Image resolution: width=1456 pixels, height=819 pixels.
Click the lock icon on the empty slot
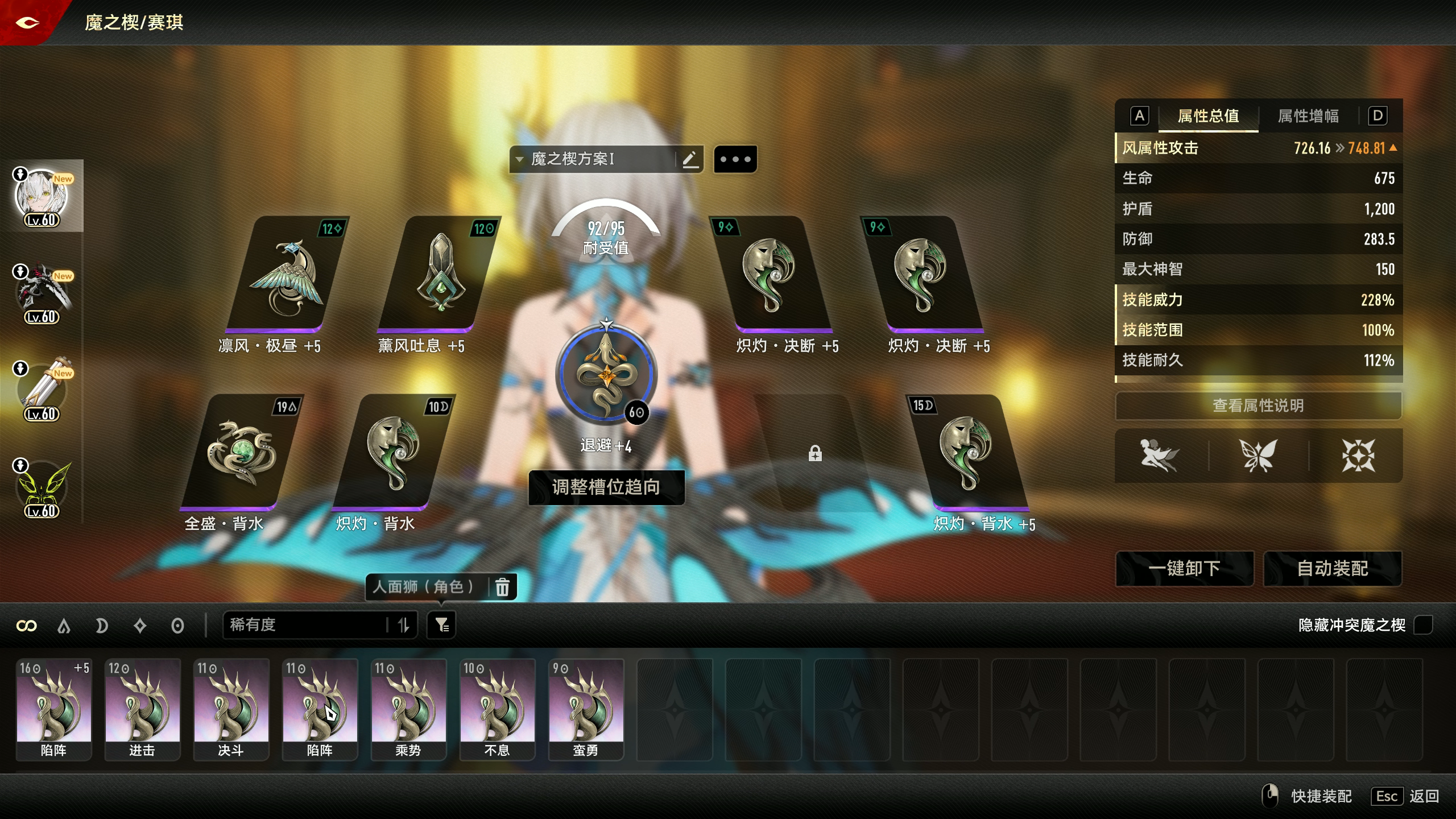click(816, 453)
